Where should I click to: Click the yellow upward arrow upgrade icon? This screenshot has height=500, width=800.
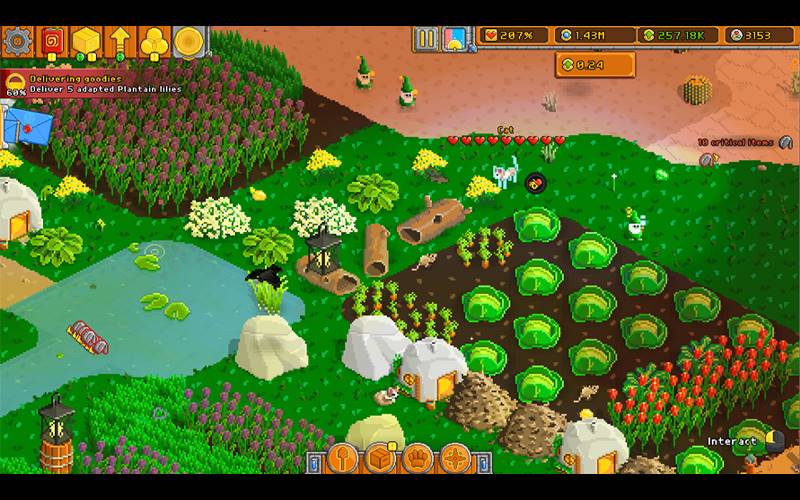tap(119, 41)
